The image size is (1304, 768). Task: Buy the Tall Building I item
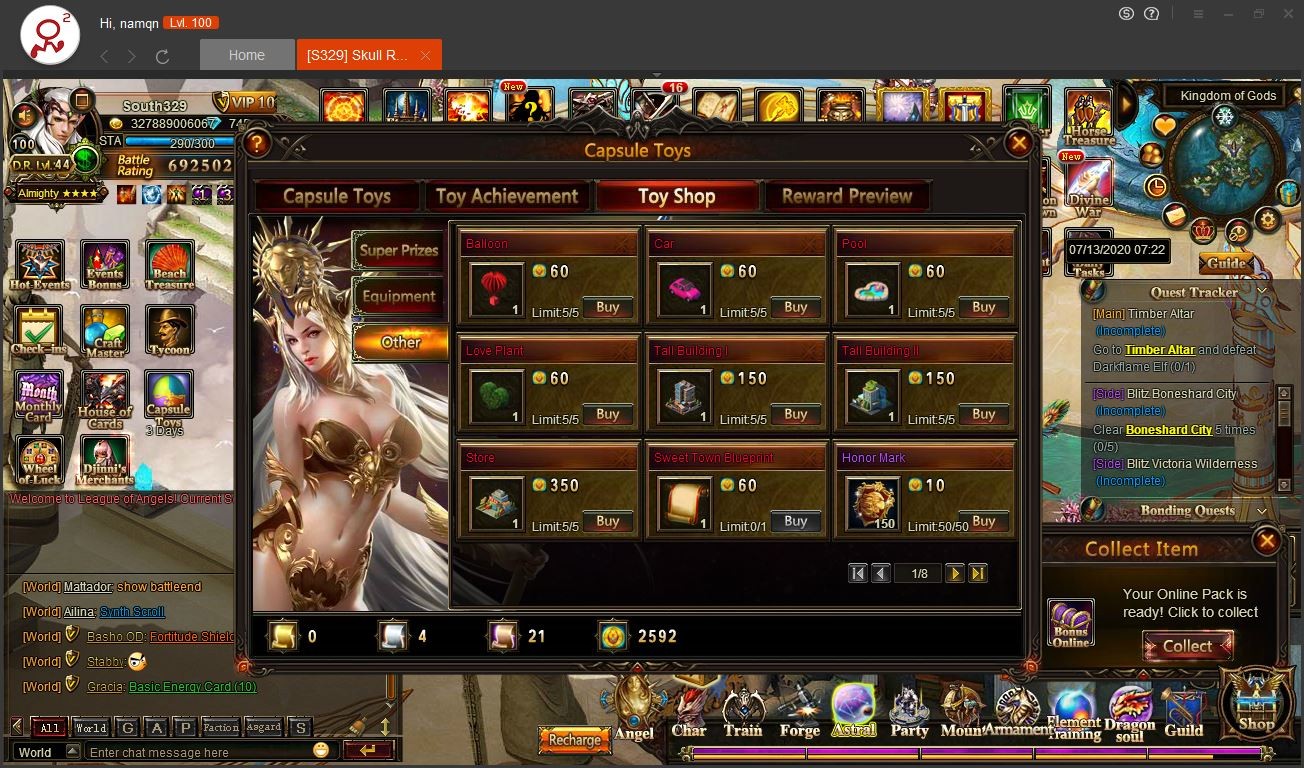pyautogui.click(x=795, y=415)
